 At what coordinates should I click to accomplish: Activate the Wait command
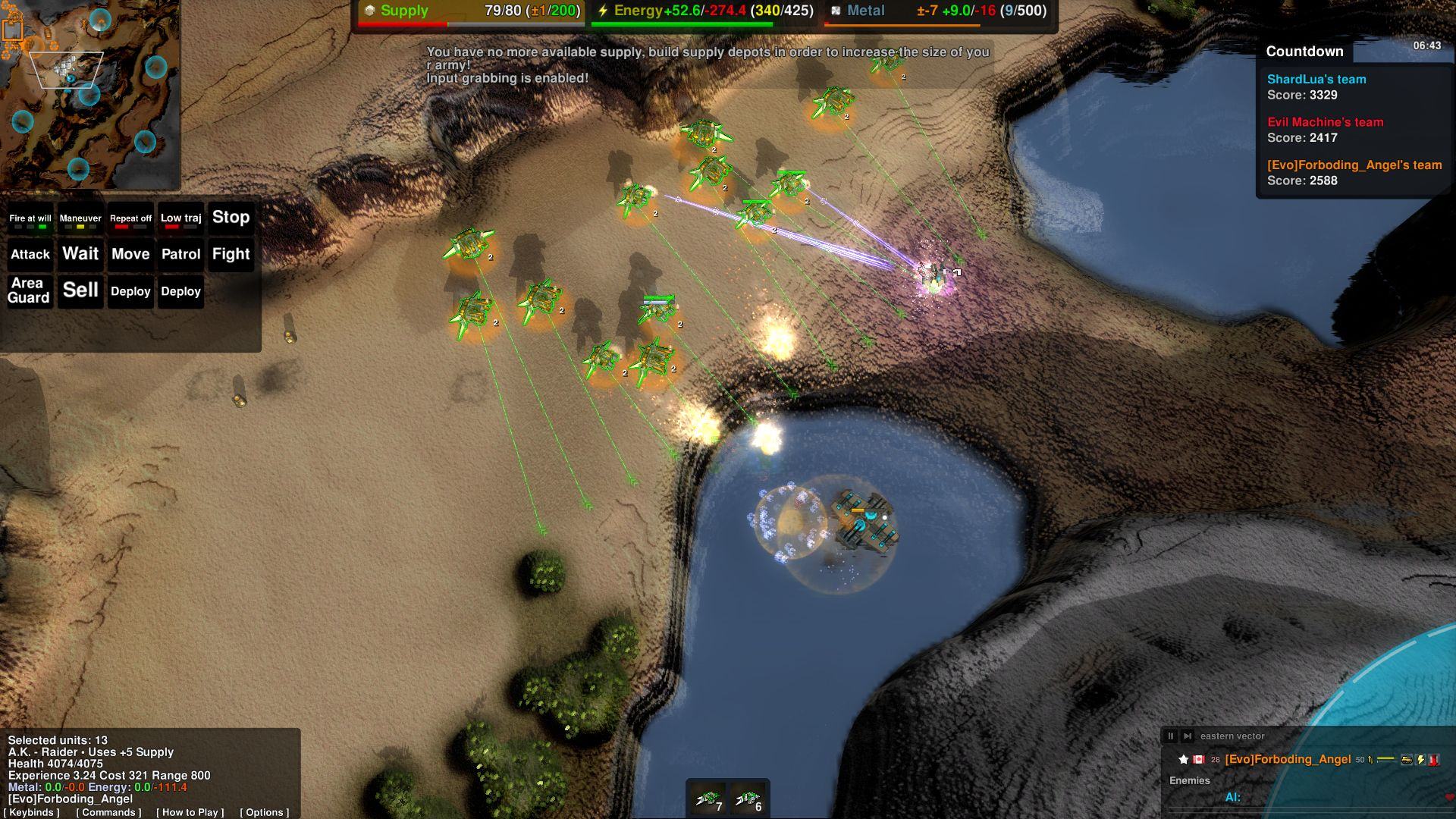tap(80, 254)
